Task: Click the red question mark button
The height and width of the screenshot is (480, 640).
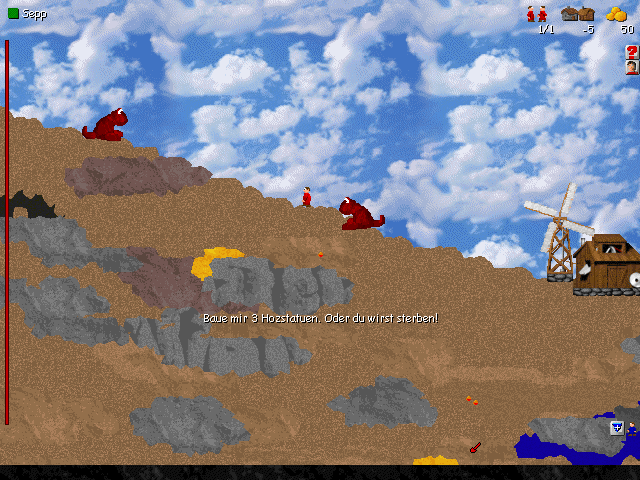Action: [632, 51]
